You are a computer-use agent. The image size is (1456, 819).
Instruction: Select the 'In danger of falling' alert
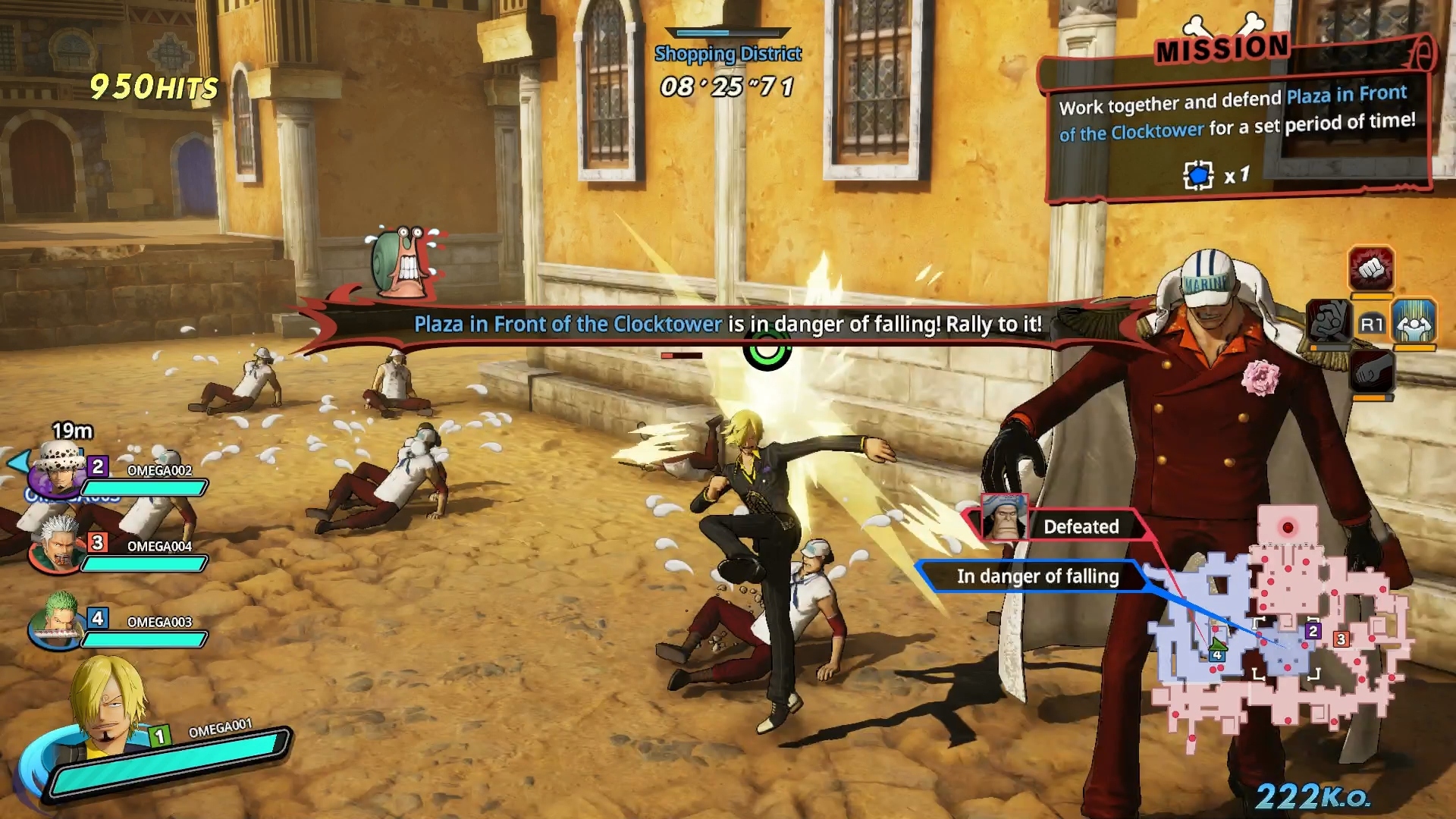(x=1037, y=576)
